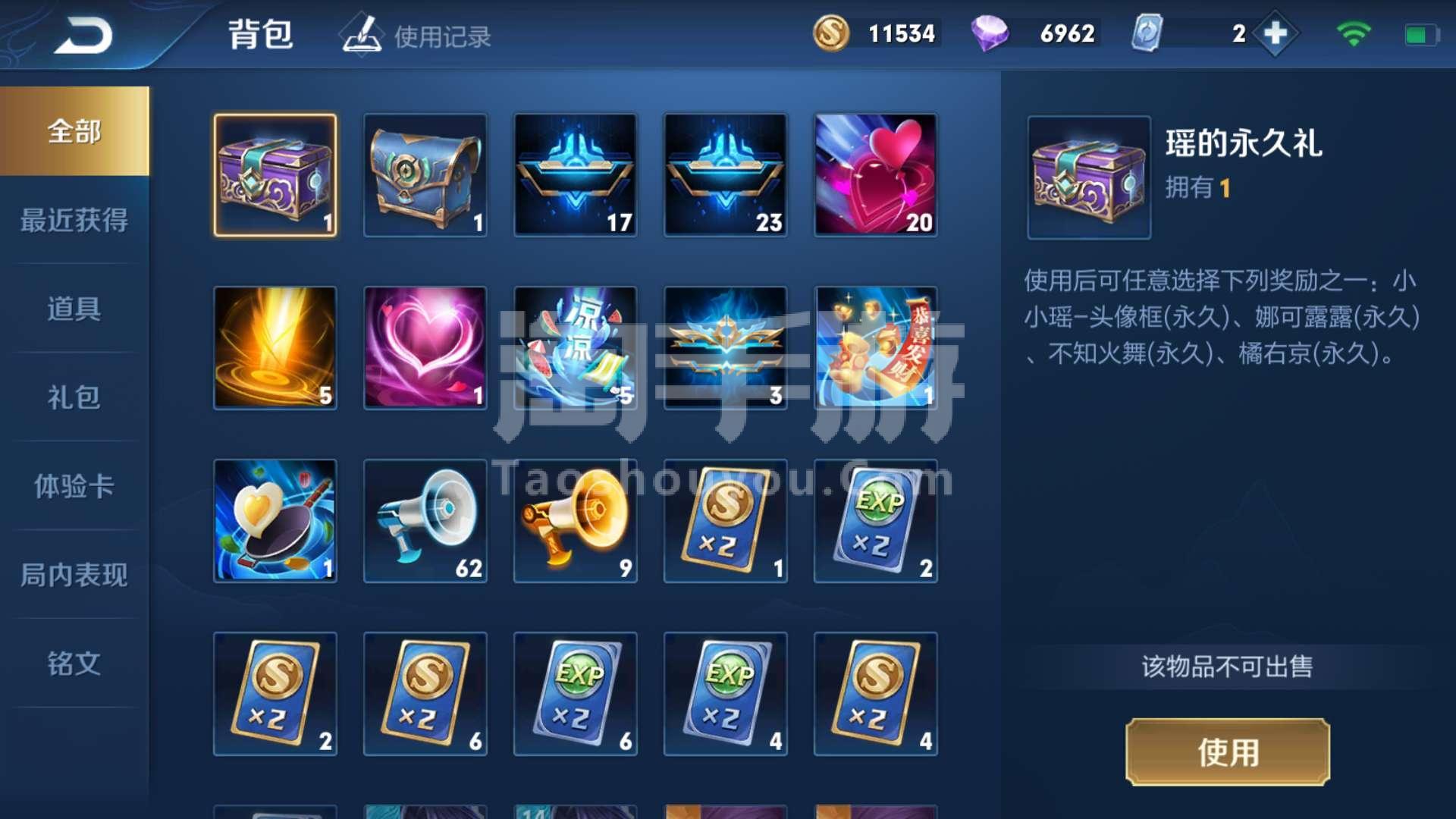Open the 礼包 category
1456x819 pixels.
[x=74, y=397]
